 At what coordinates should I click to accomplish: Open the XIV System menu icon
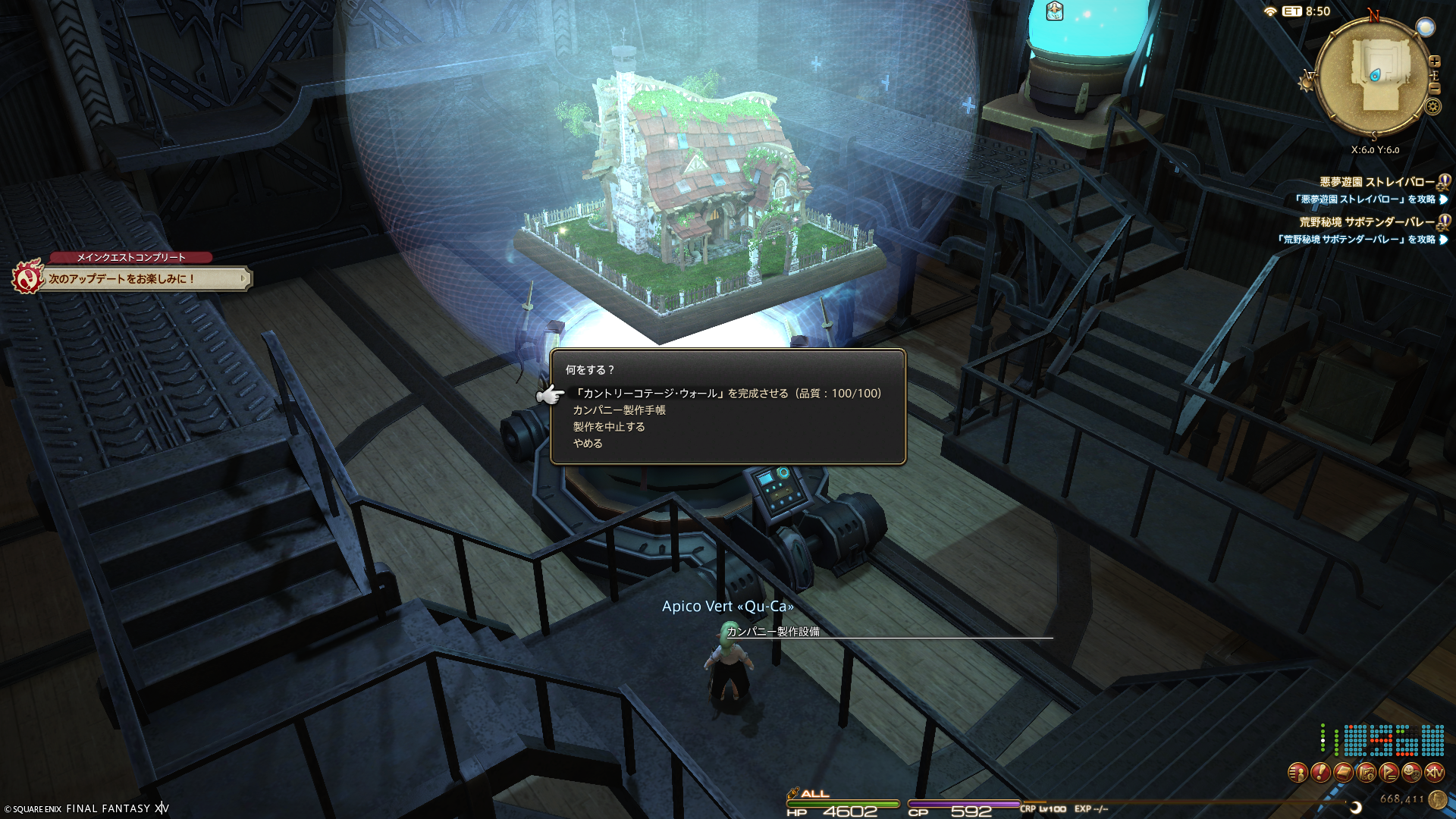point(1434,773)
